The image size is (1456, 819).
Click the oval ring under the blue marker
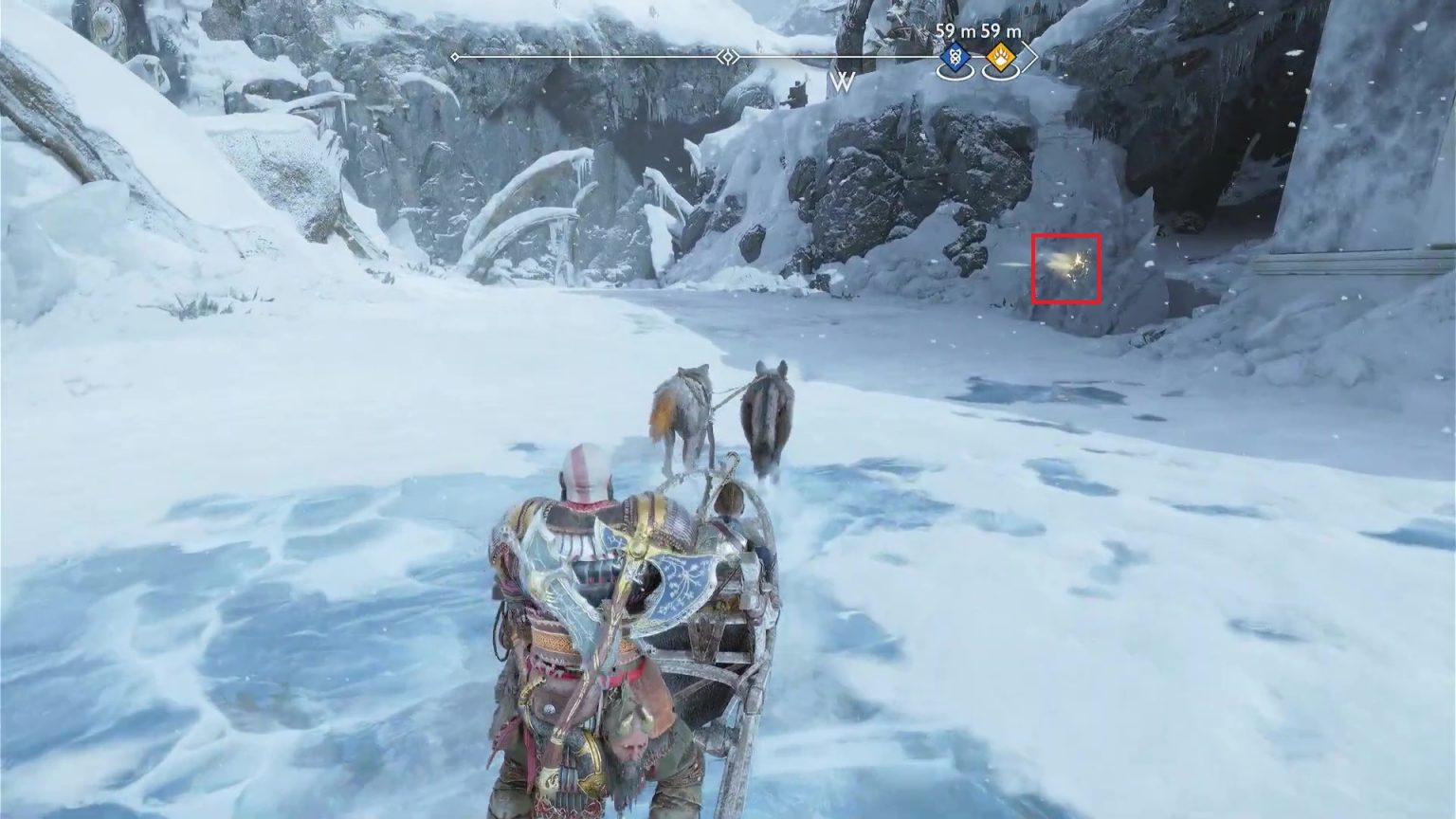click(955, 72)
